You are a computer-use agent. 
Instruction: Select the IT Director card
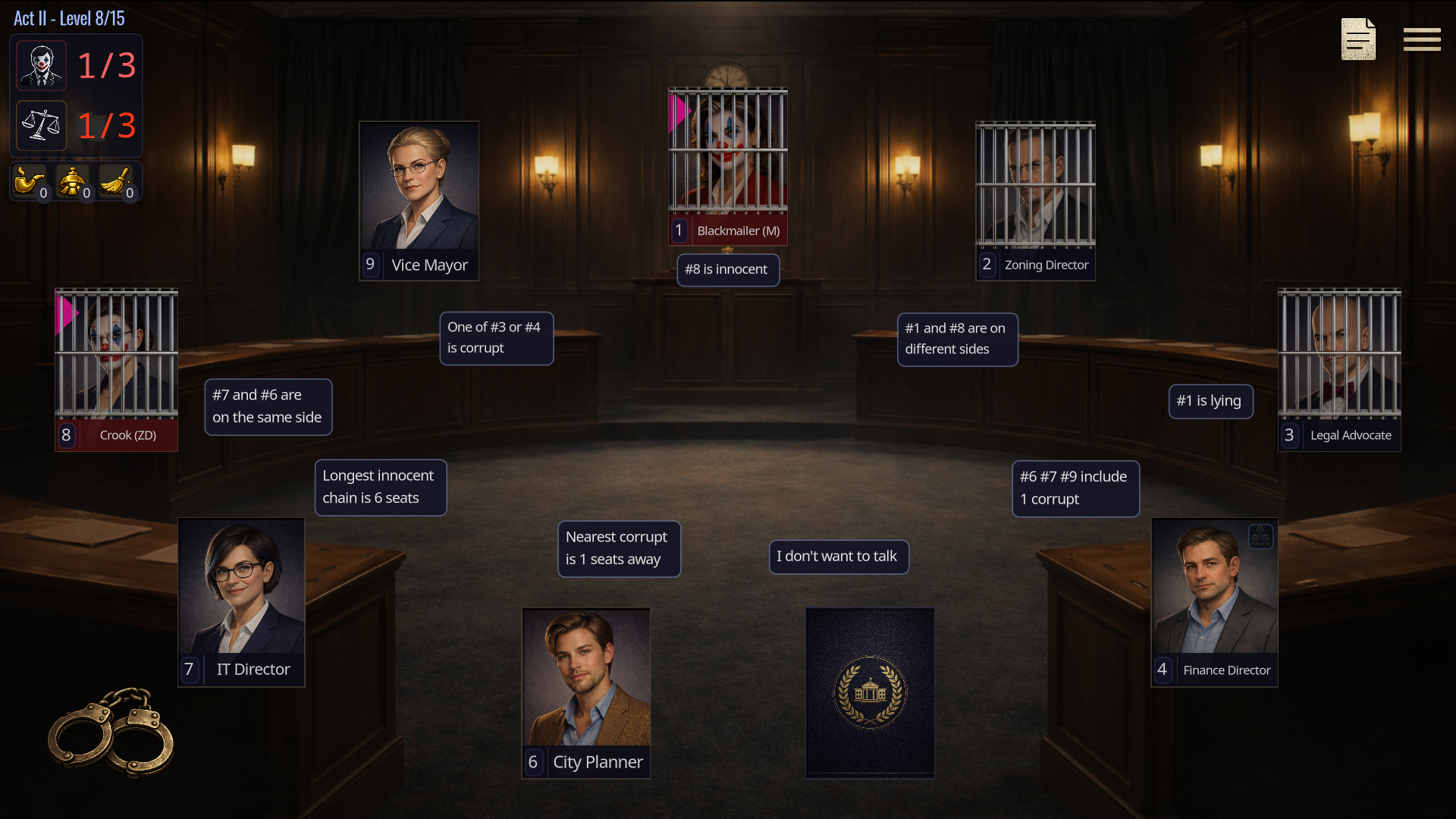pyautogui.click(x=241, y=601)
